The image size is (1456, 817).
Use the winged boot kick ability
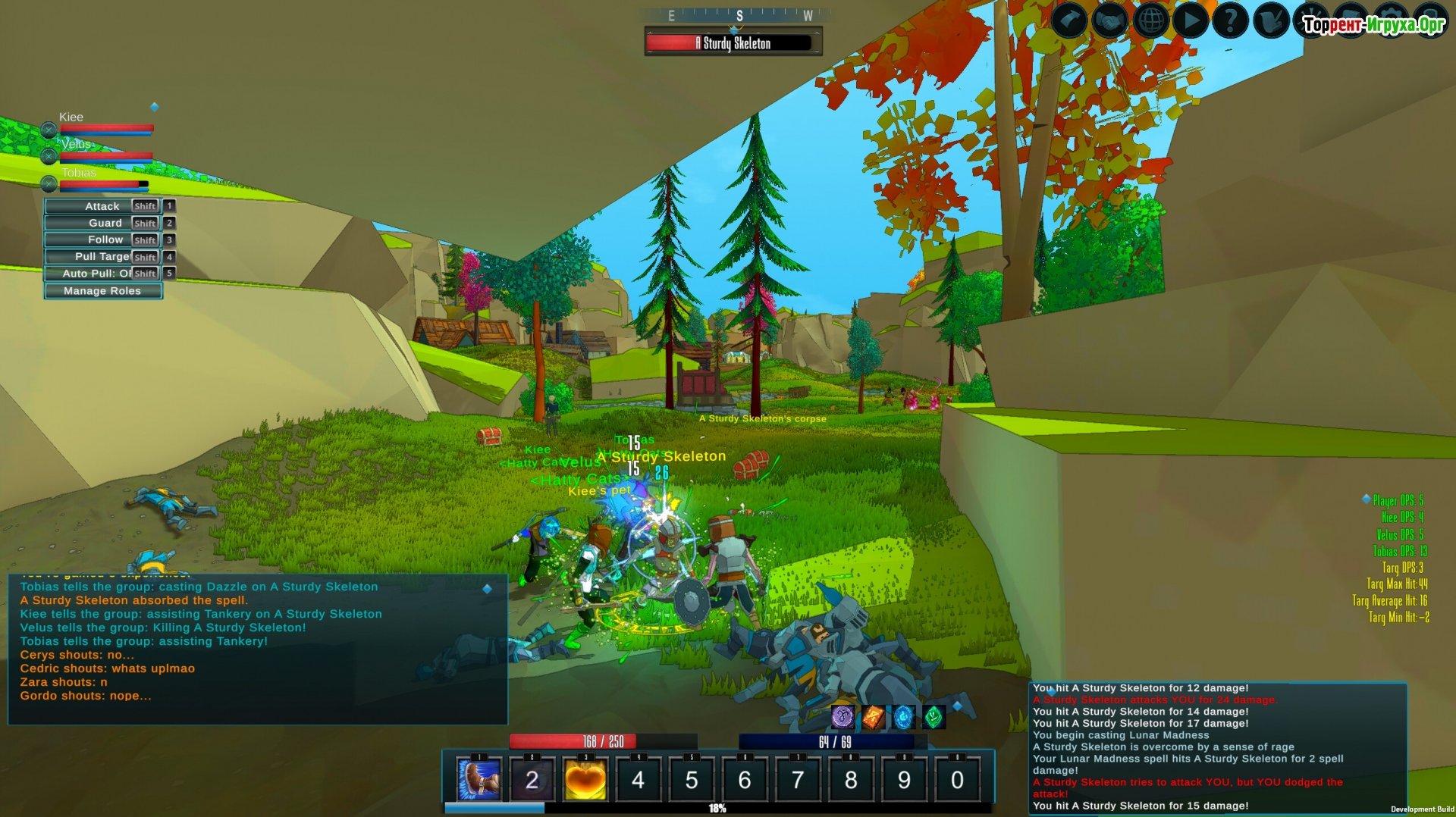tap(479, 779)
